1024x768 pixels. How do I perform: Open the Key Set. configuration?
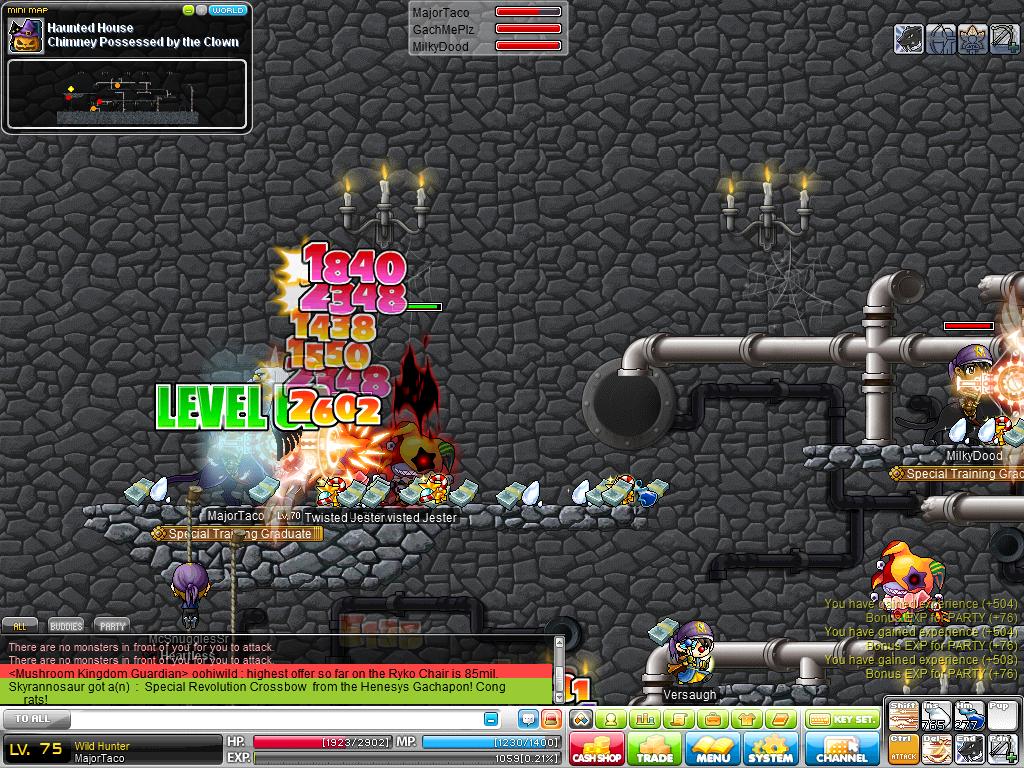(843, 719)
